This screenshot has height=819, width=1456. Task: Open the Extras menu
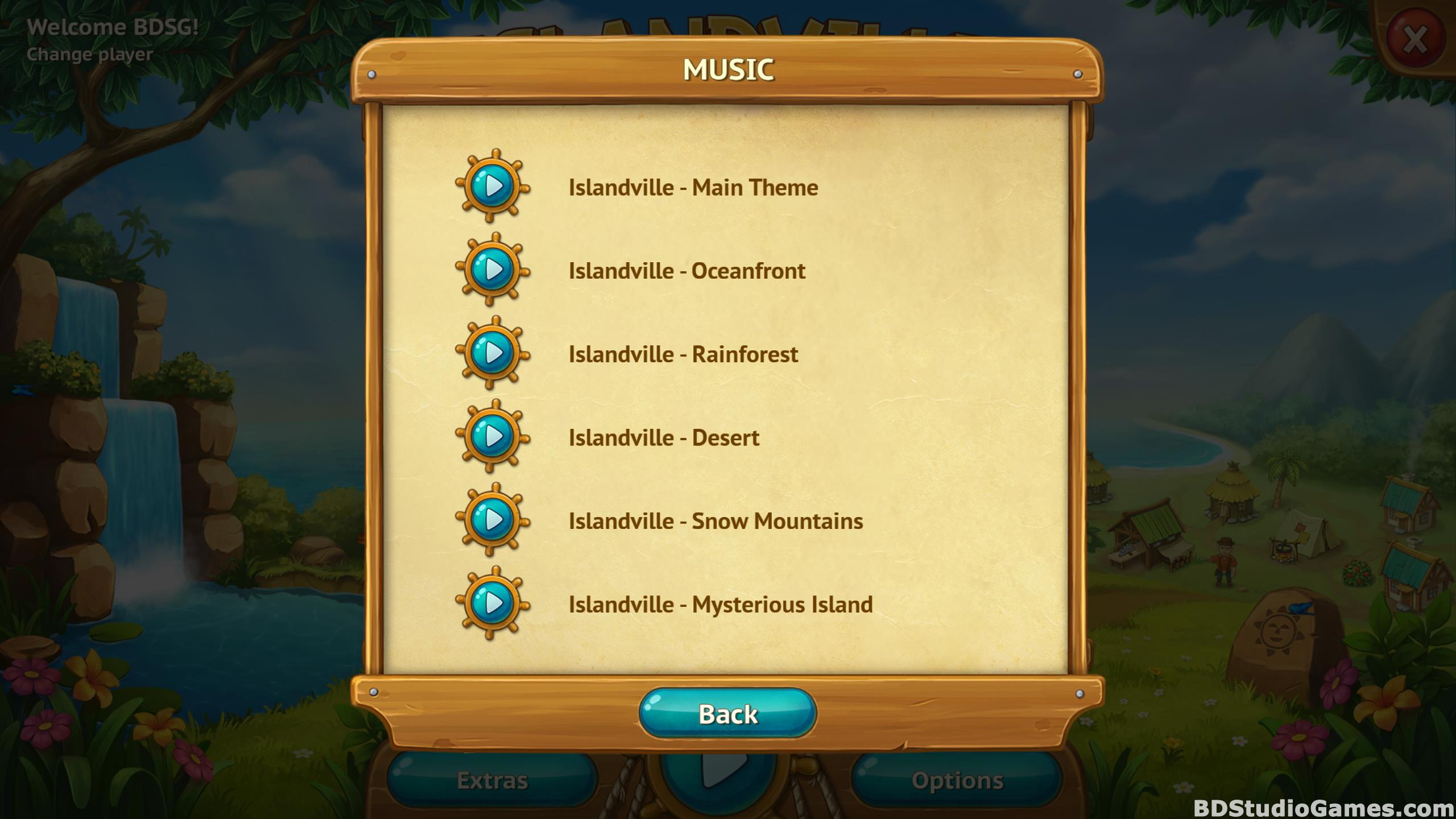click(x=493, y=780)
